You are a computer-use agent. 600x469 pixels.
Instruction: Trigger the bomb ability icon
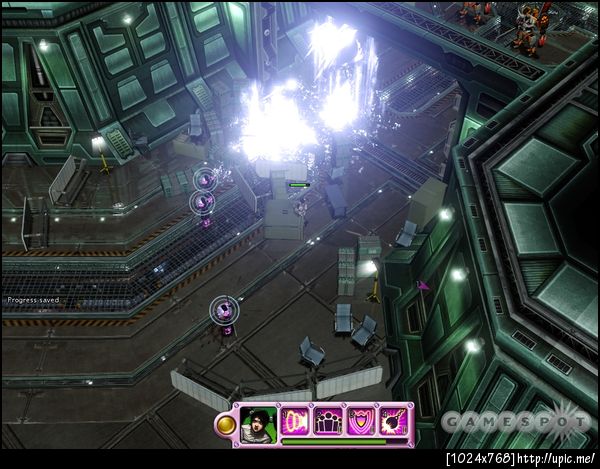point(392,420)
